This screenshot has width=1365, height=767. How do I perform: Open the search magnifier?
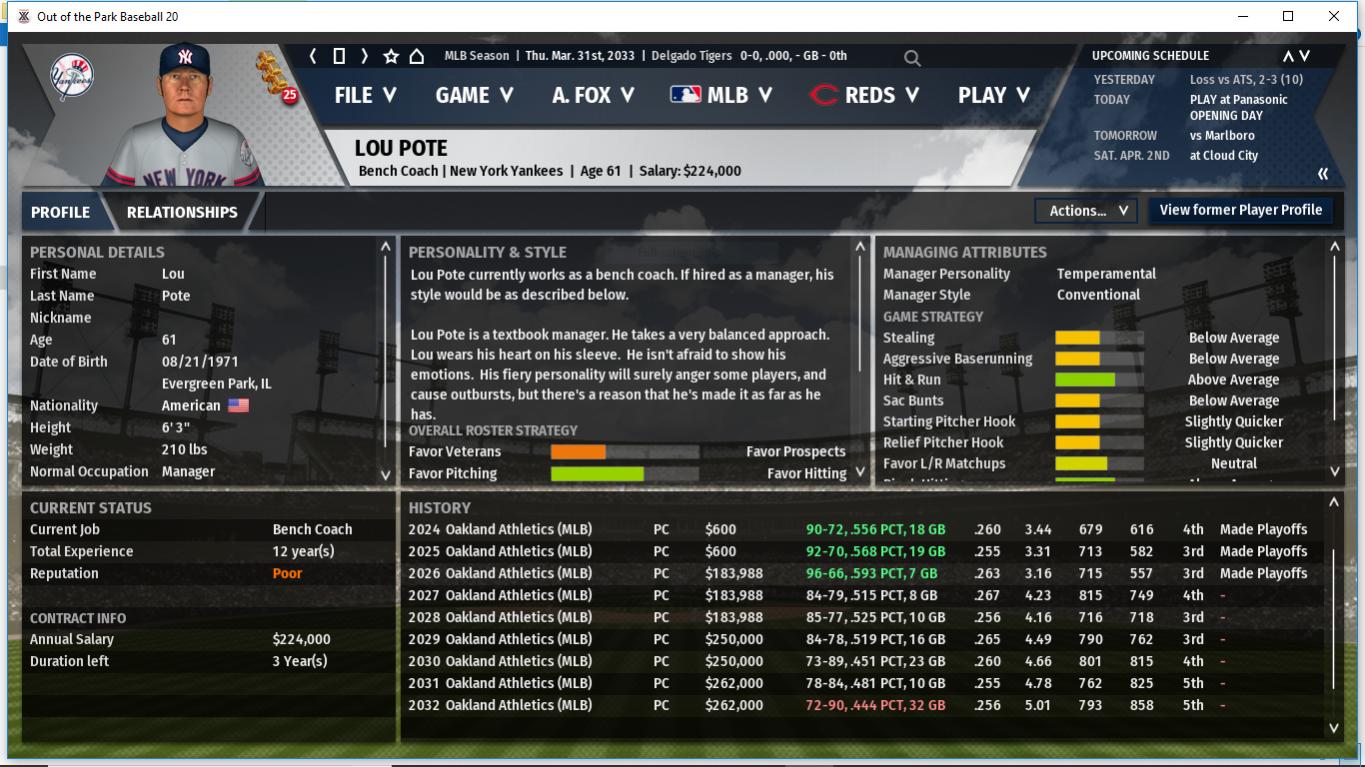(x=912, y=58)
